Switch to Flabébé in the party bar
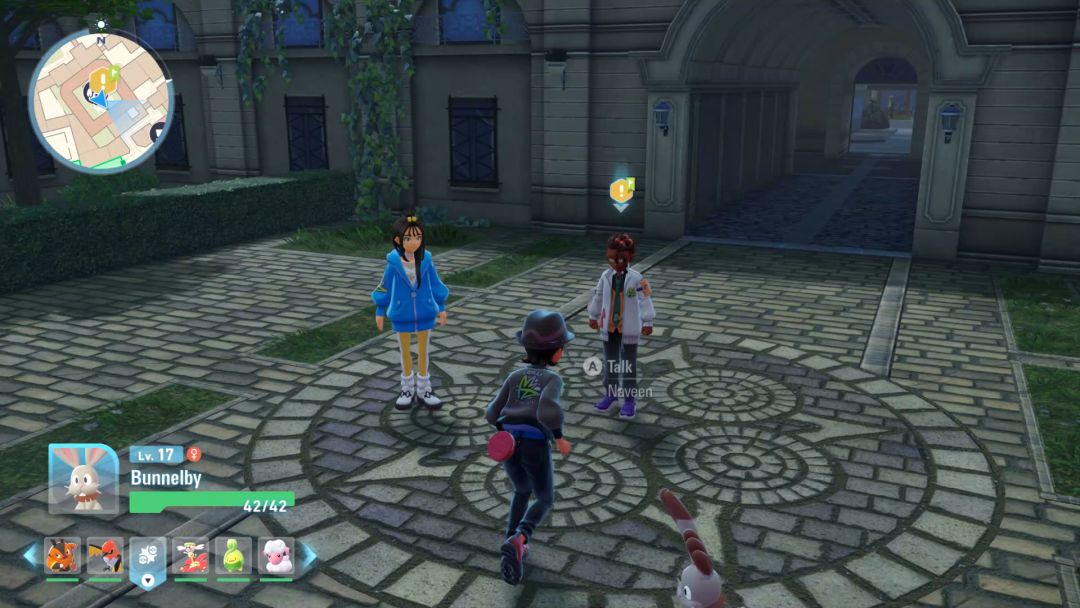The height and width of the screenshot is (608, 1080). [190, 555]
